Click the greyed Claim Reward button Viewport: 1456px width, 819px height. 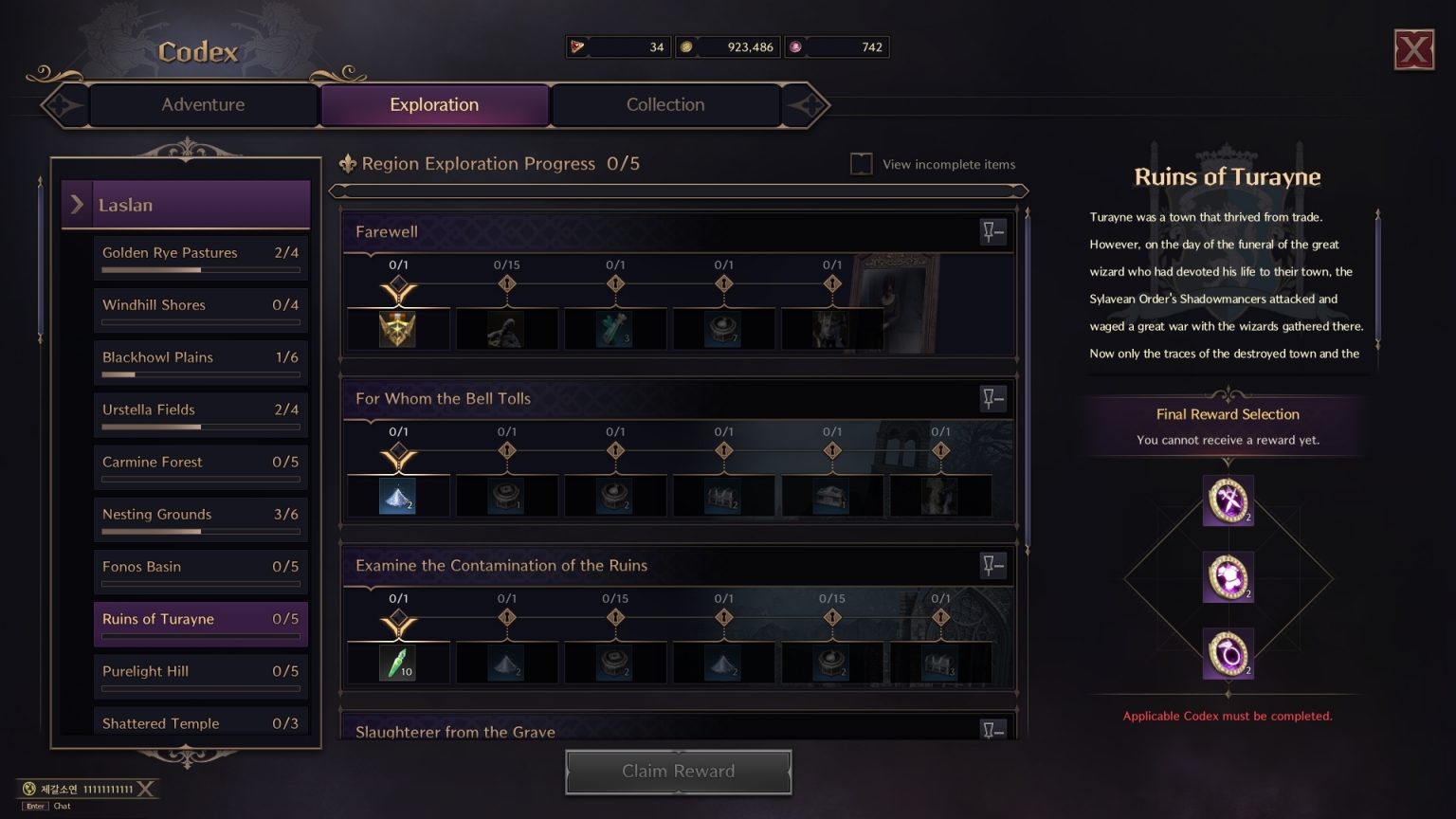pos(678,772)
